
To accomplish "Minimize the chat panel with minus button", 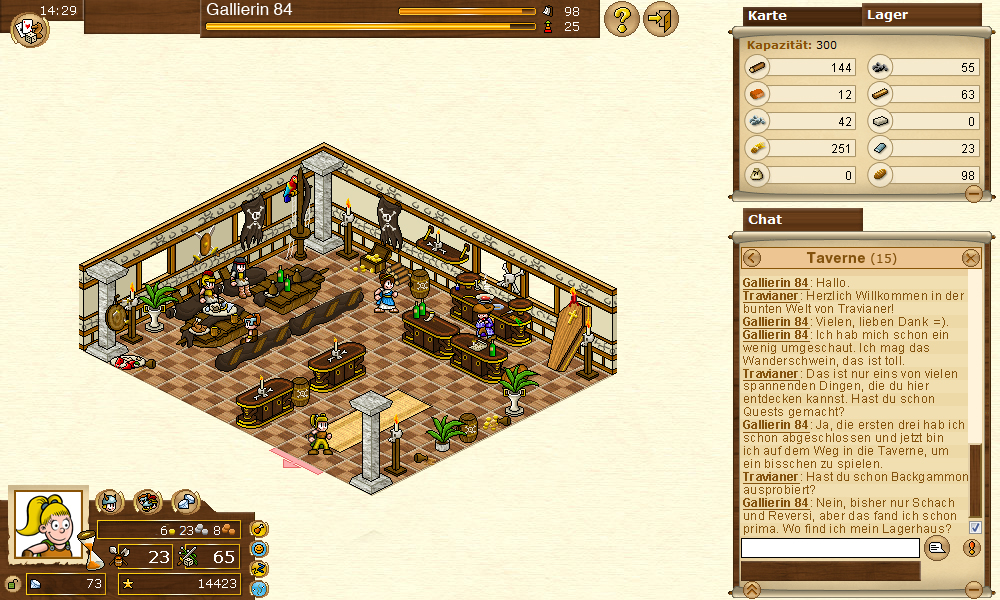I will point(973,588).
